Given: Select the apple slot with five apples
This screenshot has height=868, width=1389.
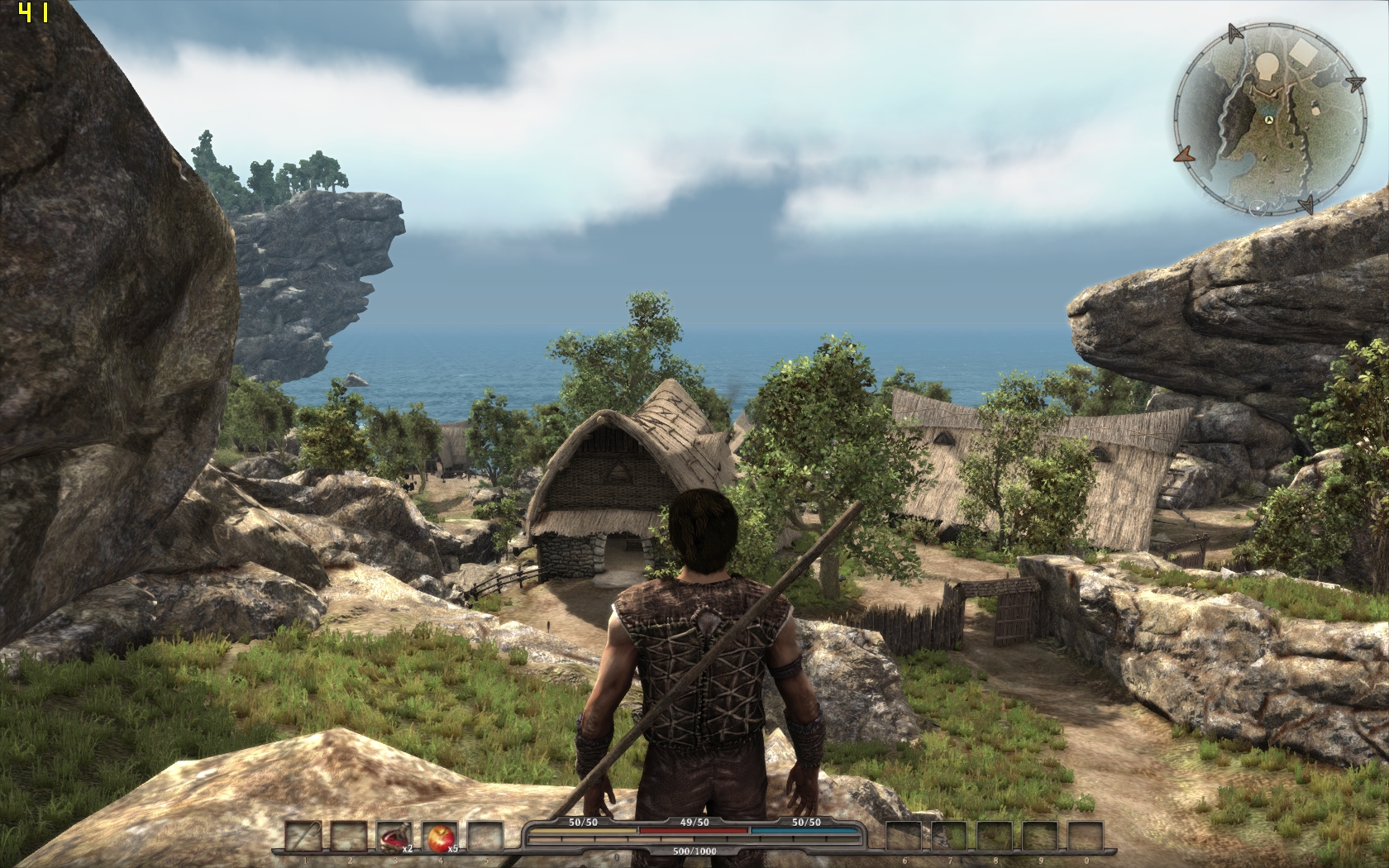Looking at the screenshot, I should tap(439, 837).
